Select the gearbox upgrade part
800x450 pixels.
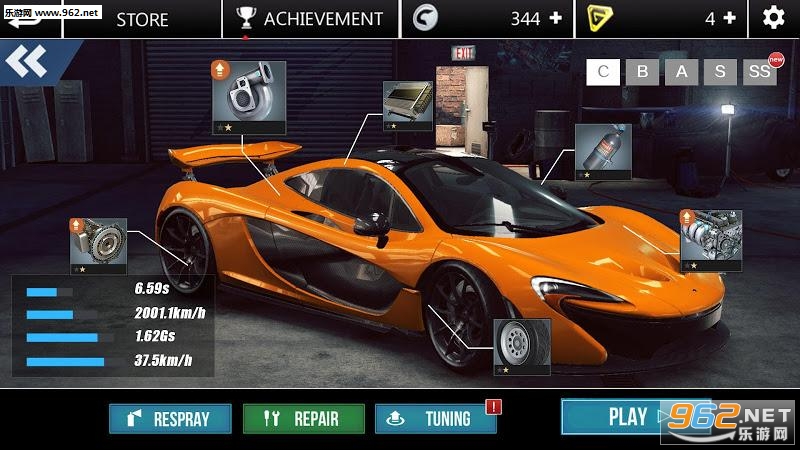(92, 245)
